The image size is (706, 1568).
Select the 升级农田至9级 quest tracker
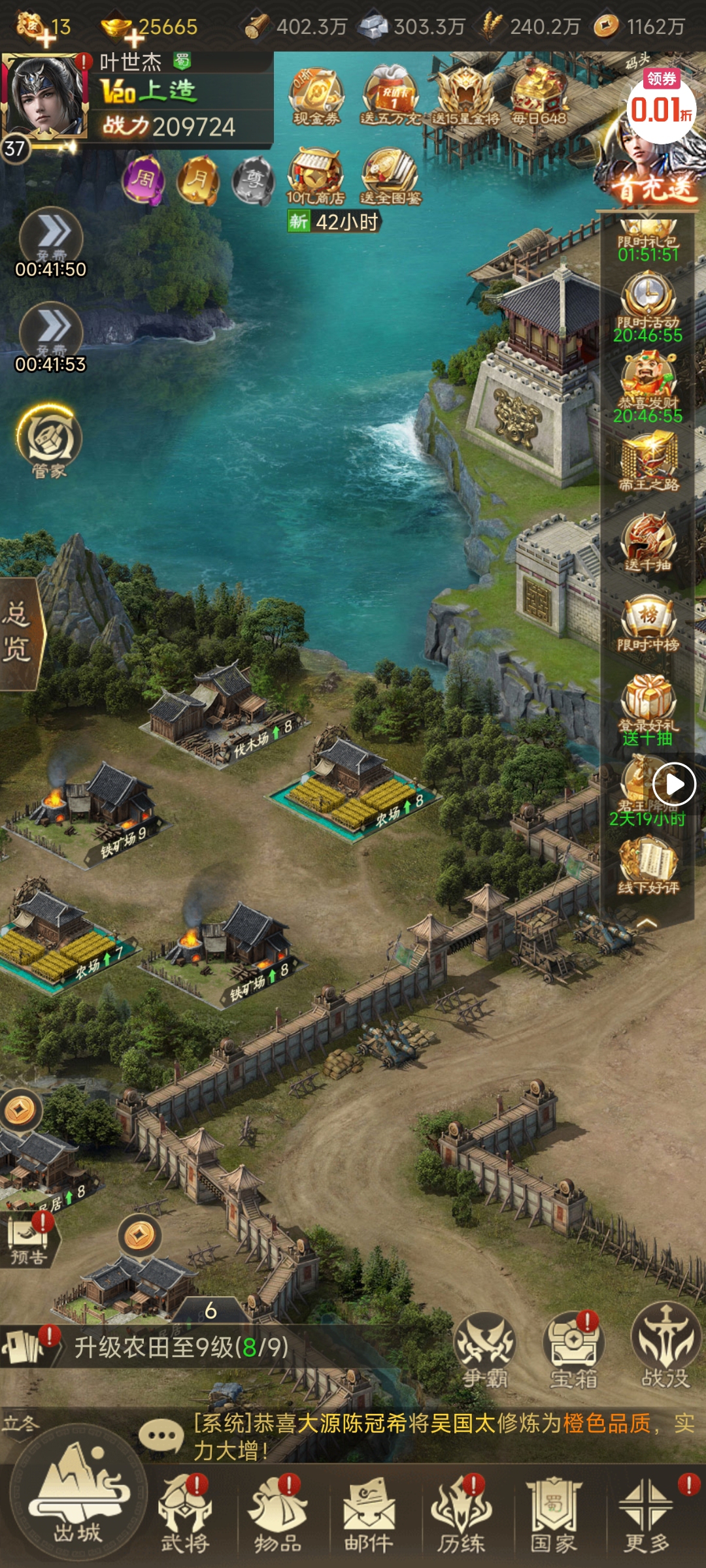[181, 1347]
